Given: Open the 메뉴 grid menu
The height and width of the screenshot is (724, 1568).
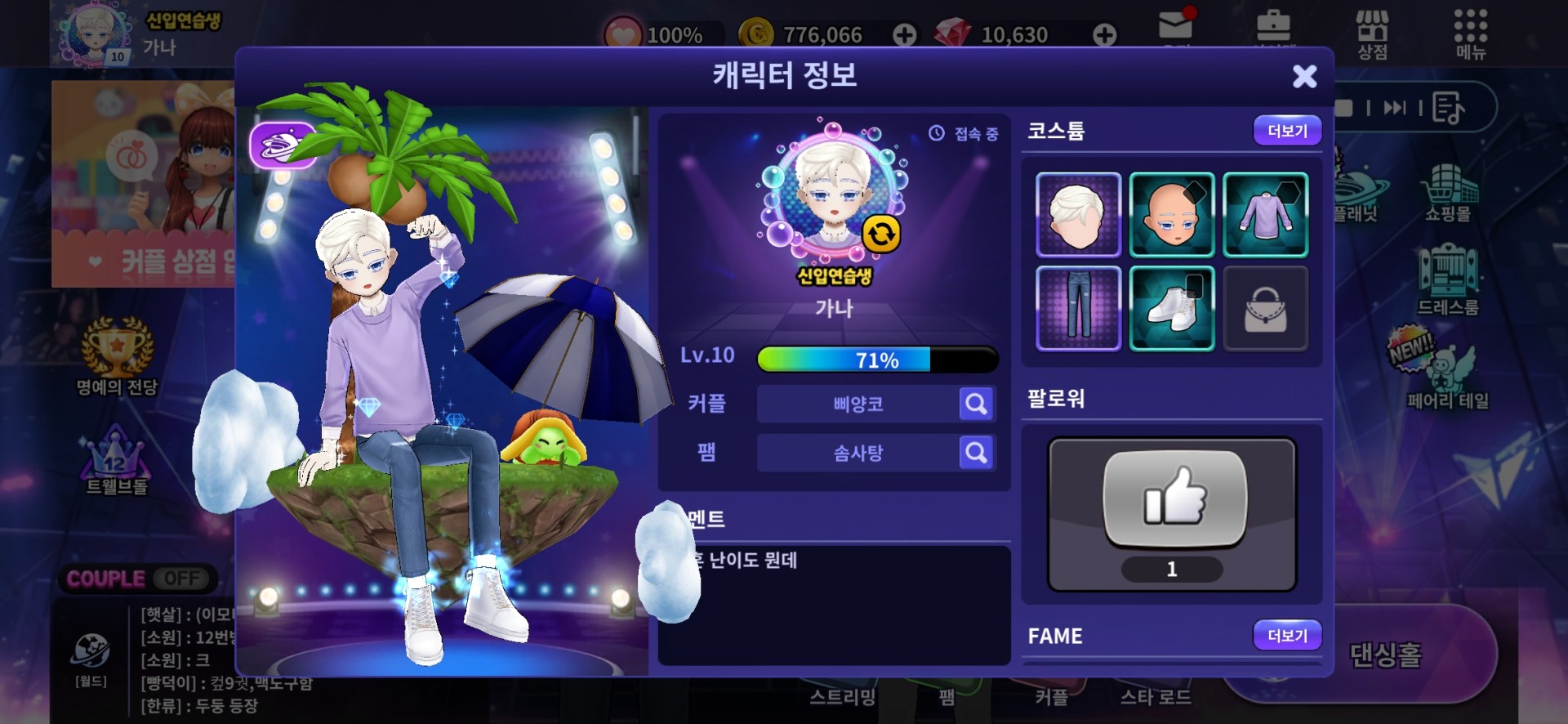Looking at the screenshot, I should [x=1470, y=34].
